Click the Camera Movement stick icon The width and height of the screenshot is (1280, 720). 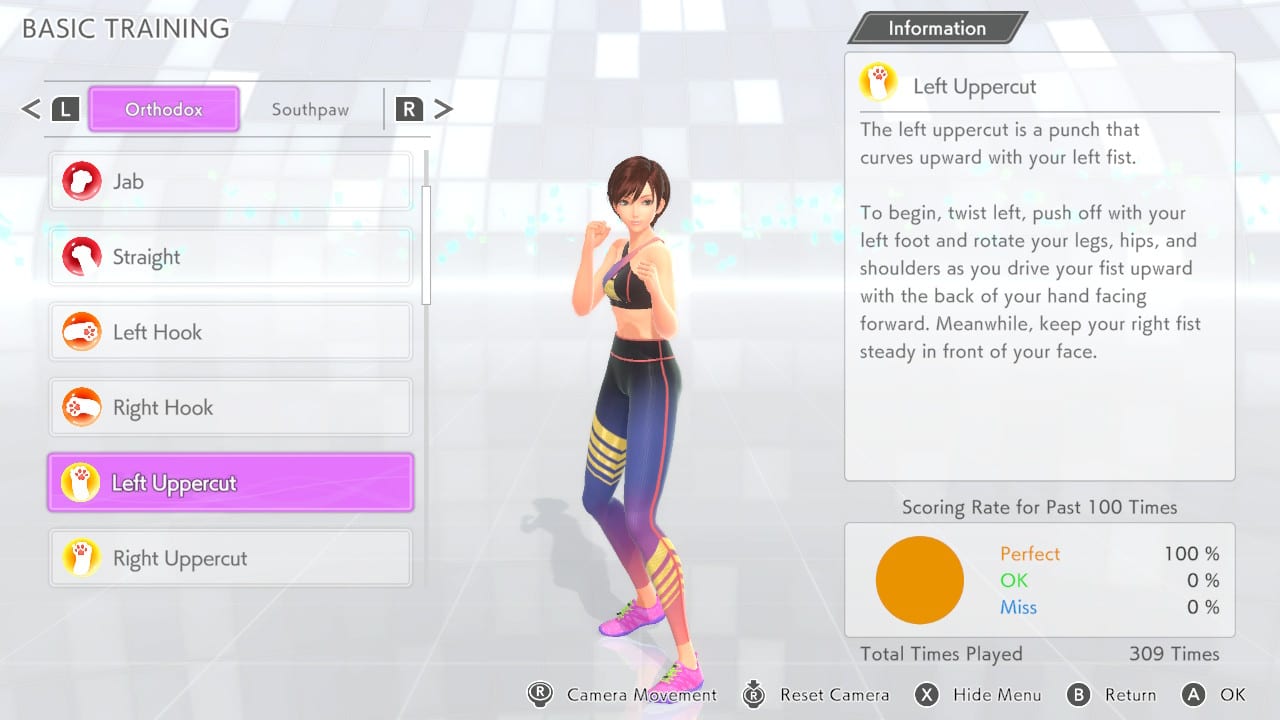coord(541,694)
